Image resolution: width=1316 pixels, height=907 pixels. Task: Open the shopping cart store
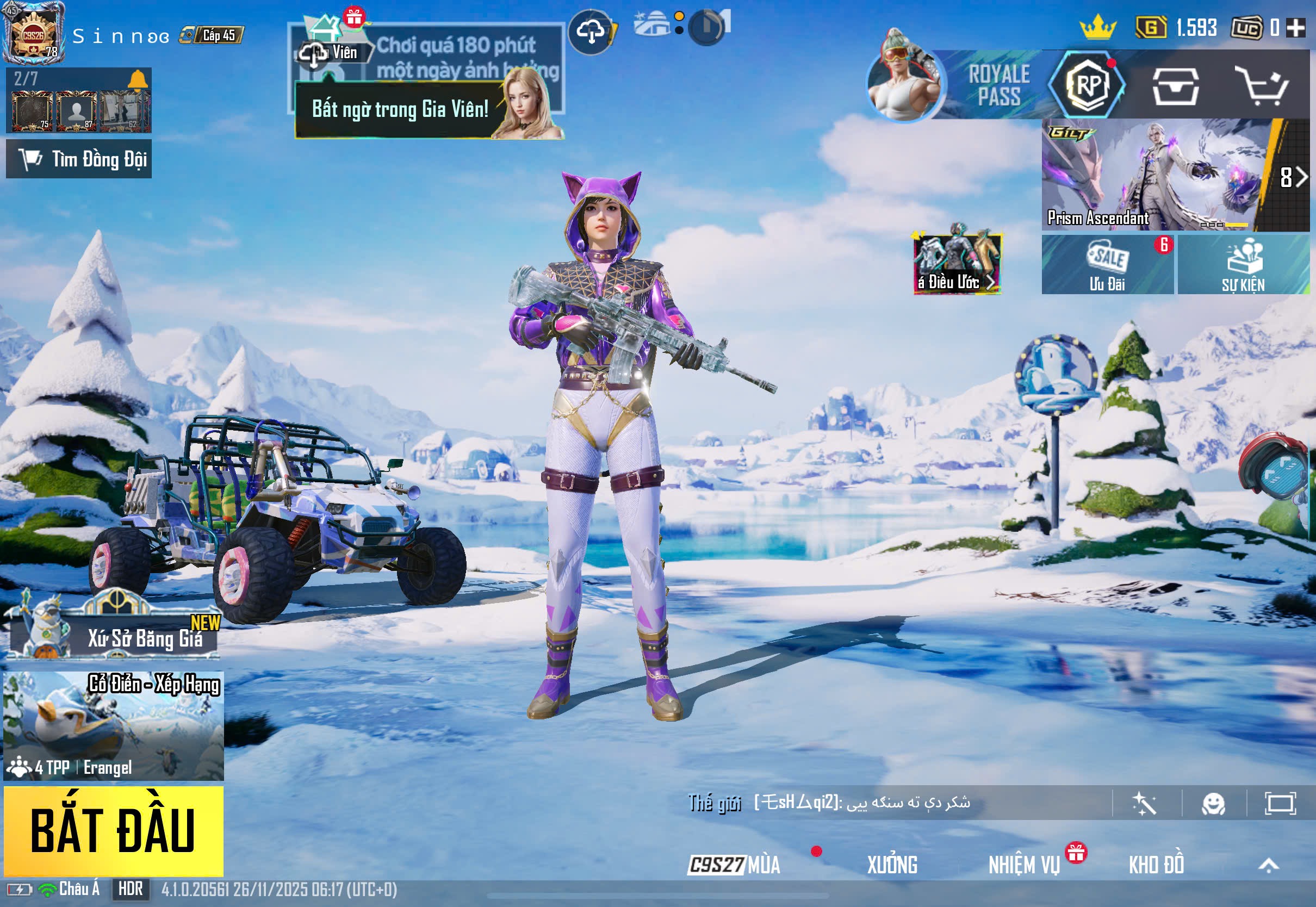(1264, 86)
